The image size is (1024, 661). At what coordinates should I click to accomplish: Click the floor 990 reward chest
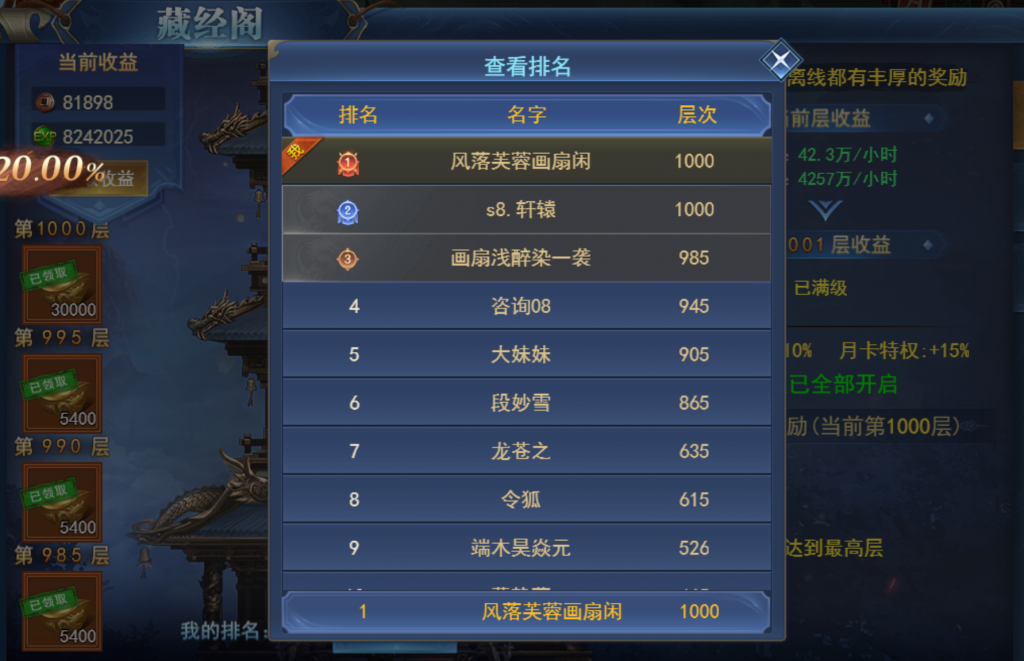point(62,501)
